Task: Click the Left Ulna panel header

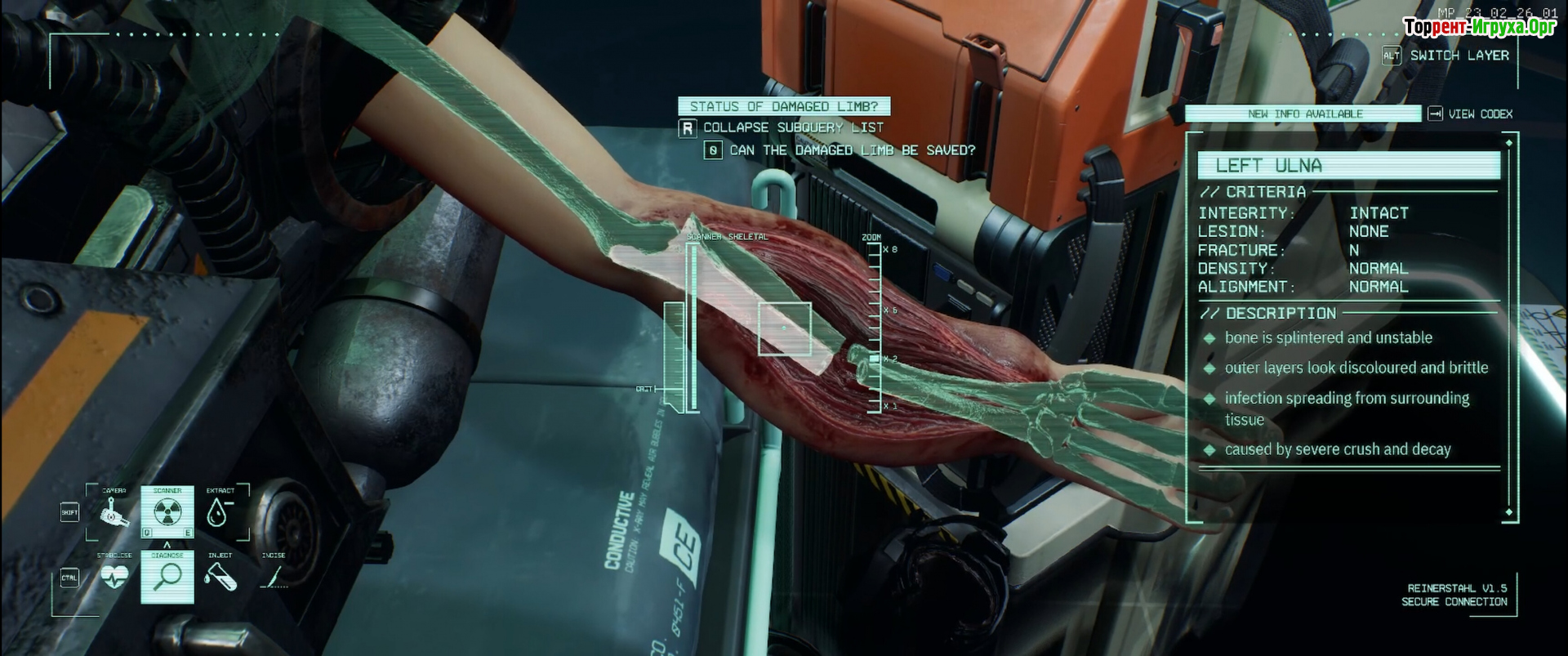Action: pyautogui.click(x=1348, y=166)
